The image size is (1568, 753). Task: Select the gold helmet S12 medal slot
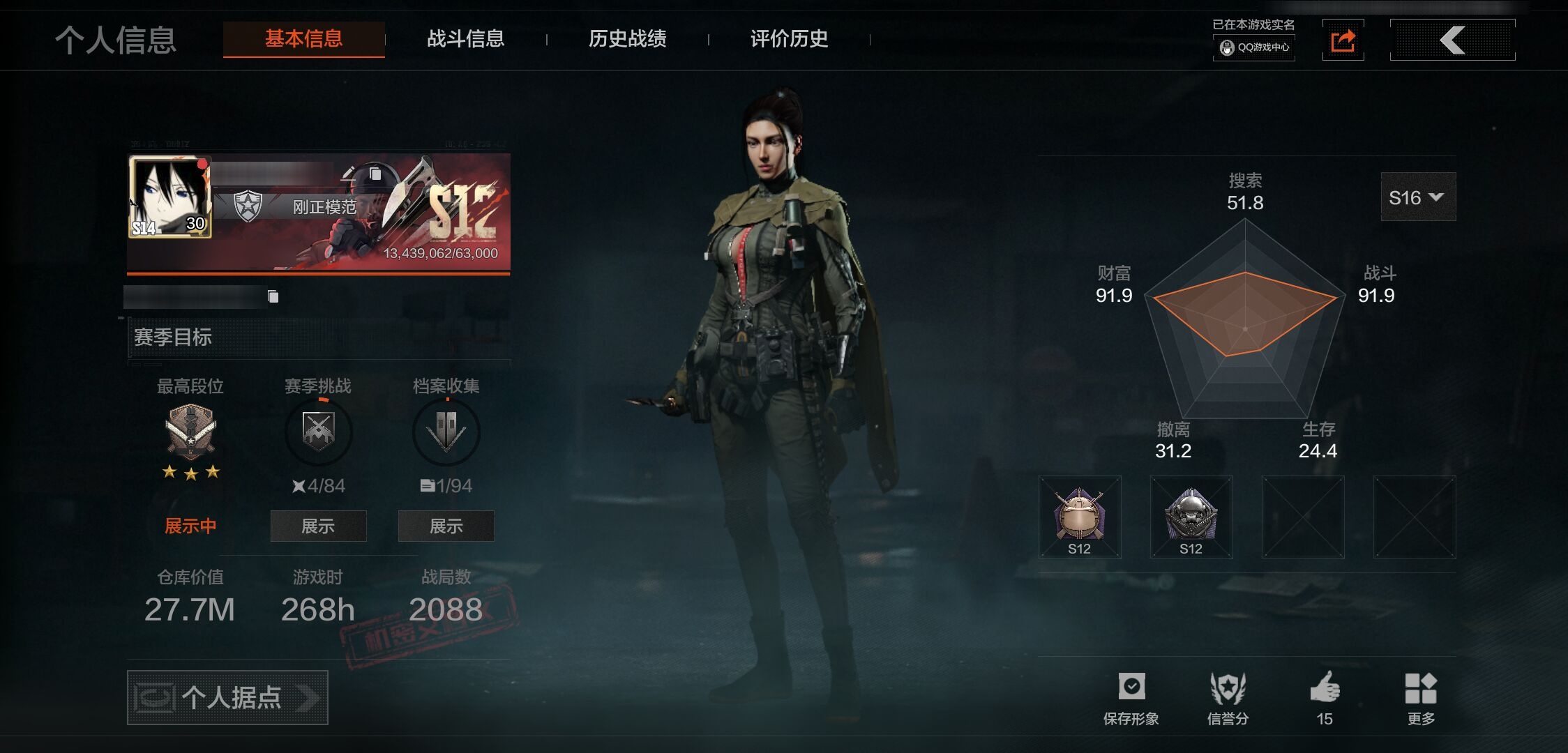(1080, 517)
